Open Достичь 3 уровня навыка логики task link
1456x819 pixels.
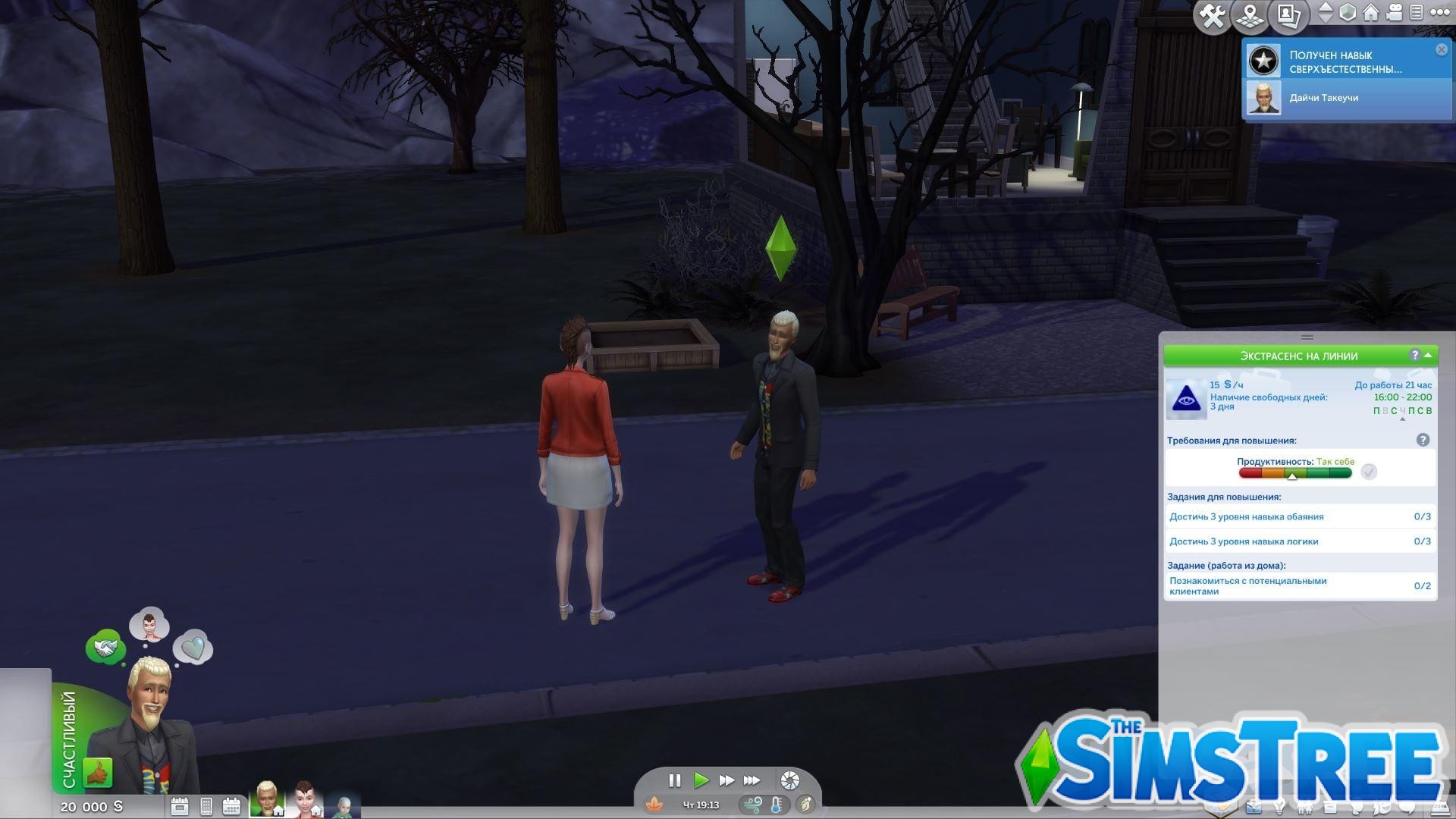coord(1244,541)
